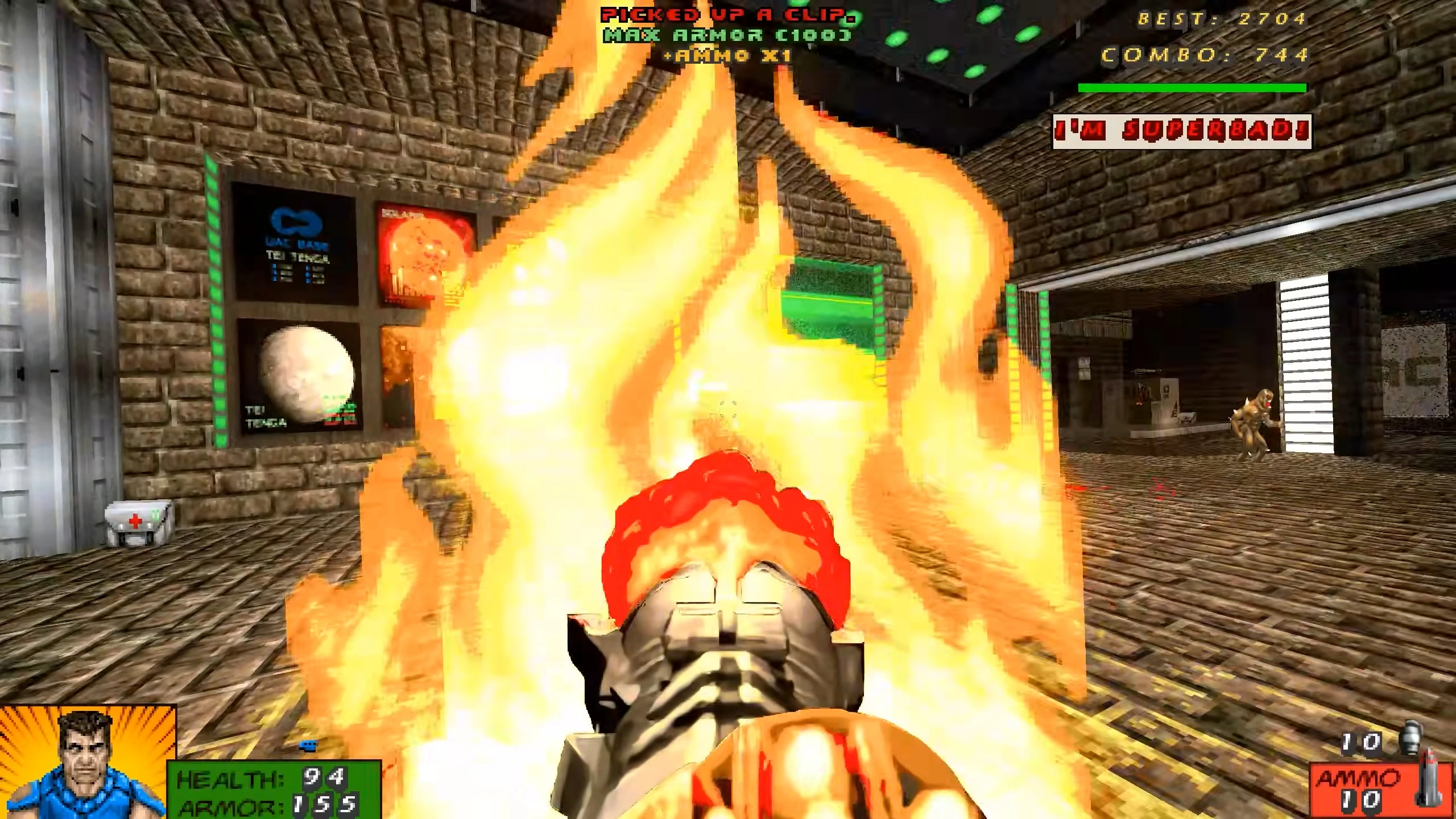
Task: Expand the MAX ARMOR (100) notification
Action: coord(725,35)
